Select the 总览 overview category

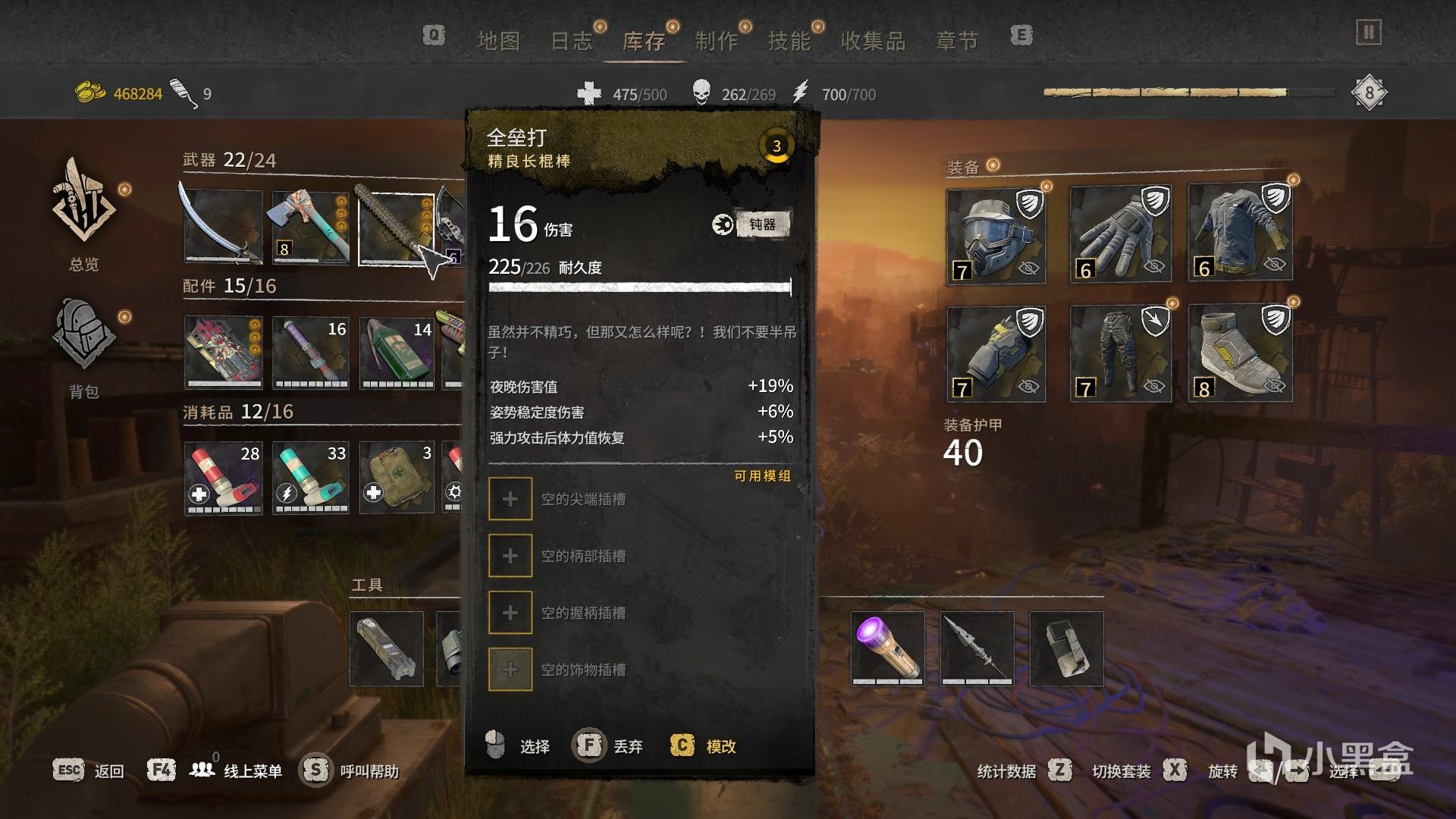tap(83, 215)
